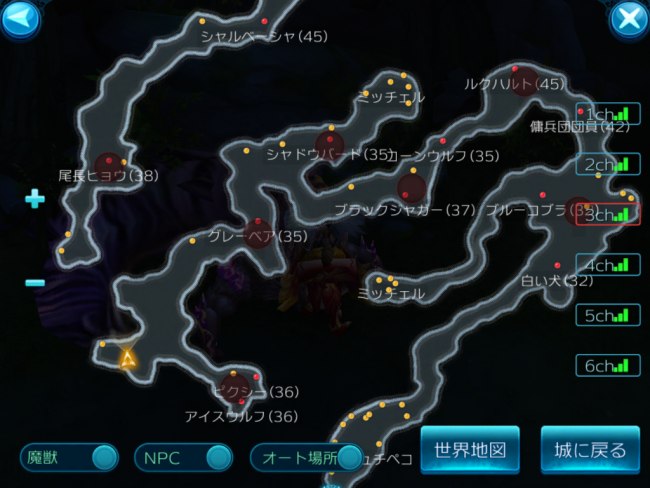Switch to channel 5ch
650x488 pixels.
[608, 315]
